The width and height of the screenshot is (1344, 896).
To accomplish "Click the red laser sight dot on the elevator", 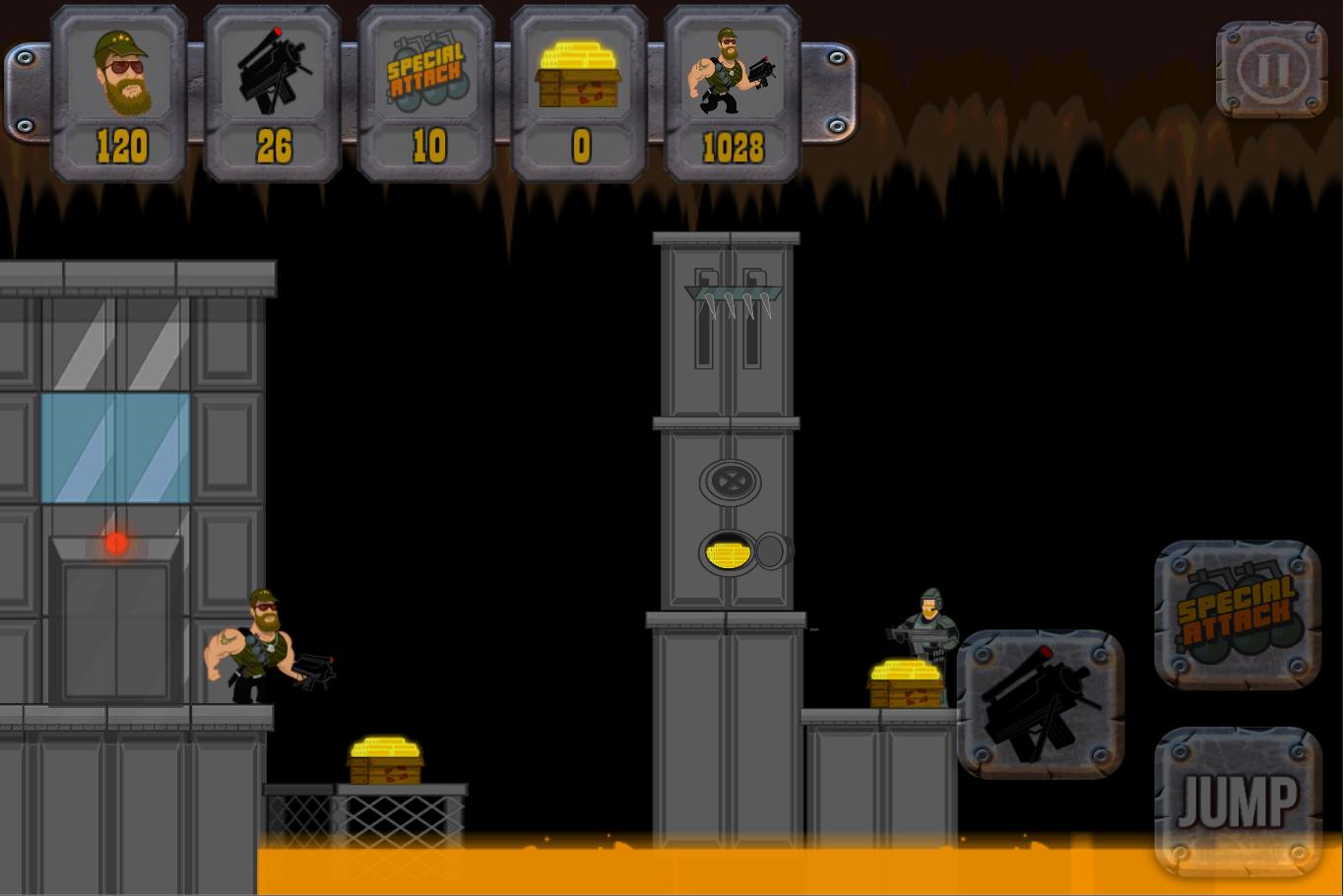I will tap(115, 543).
